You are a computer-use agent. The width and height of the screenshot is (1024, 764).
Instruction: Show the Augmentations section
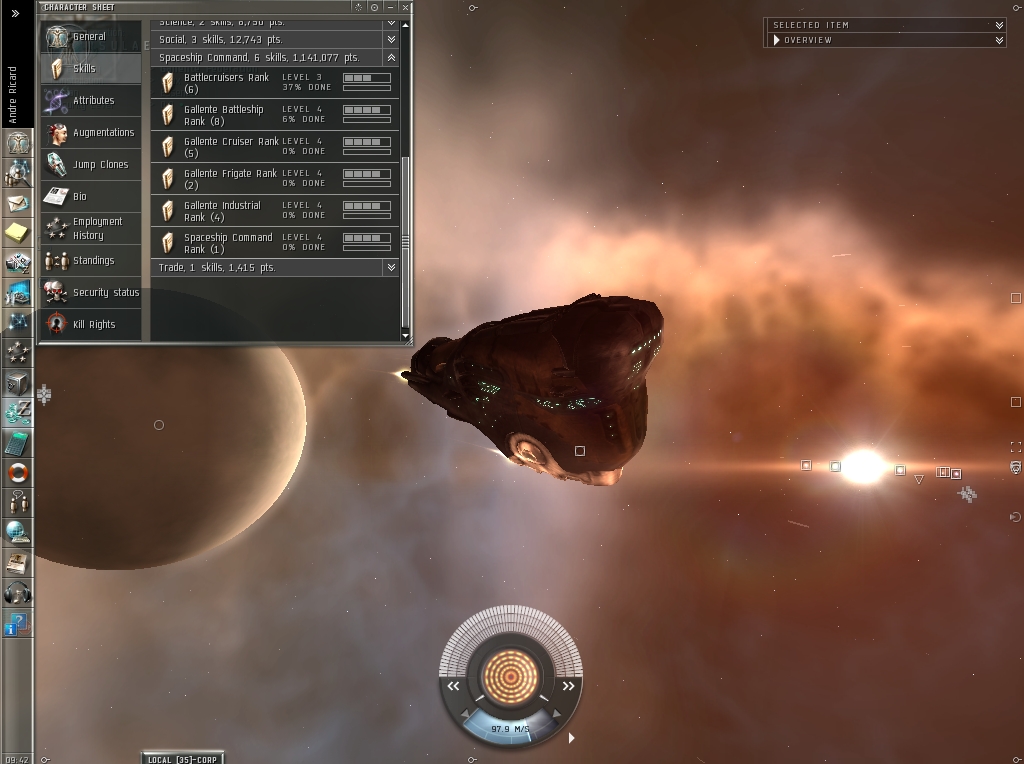click(103, 133)
